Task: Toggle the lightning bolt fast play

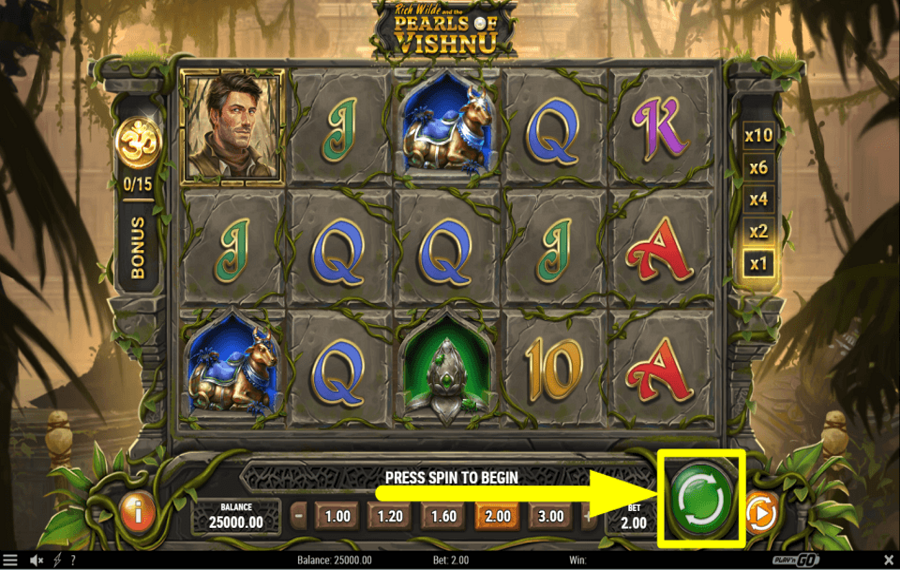Action: coord(56,560)
